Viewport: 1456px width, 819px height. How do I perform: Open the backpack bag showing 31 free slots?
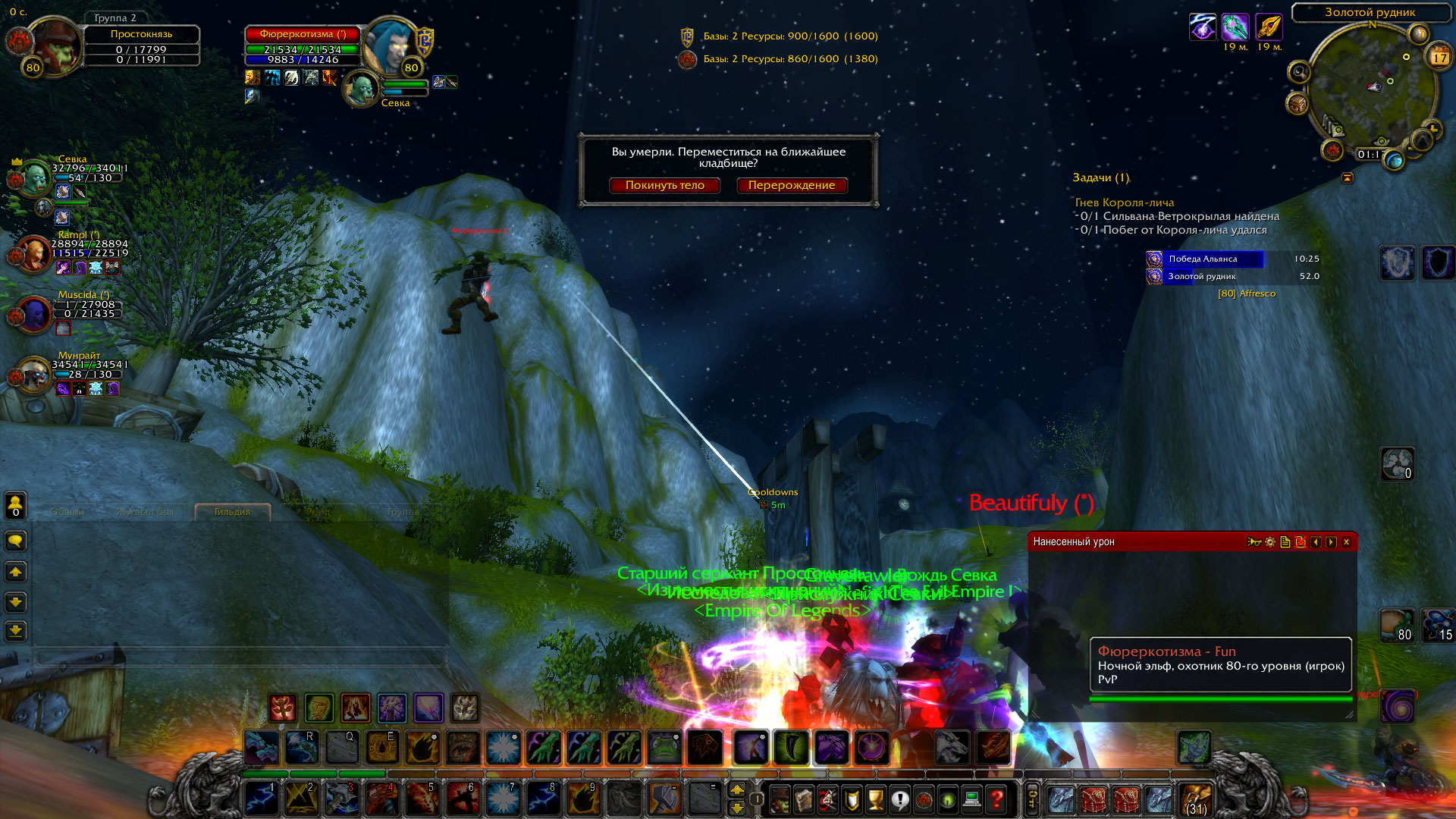(1196, 800)
